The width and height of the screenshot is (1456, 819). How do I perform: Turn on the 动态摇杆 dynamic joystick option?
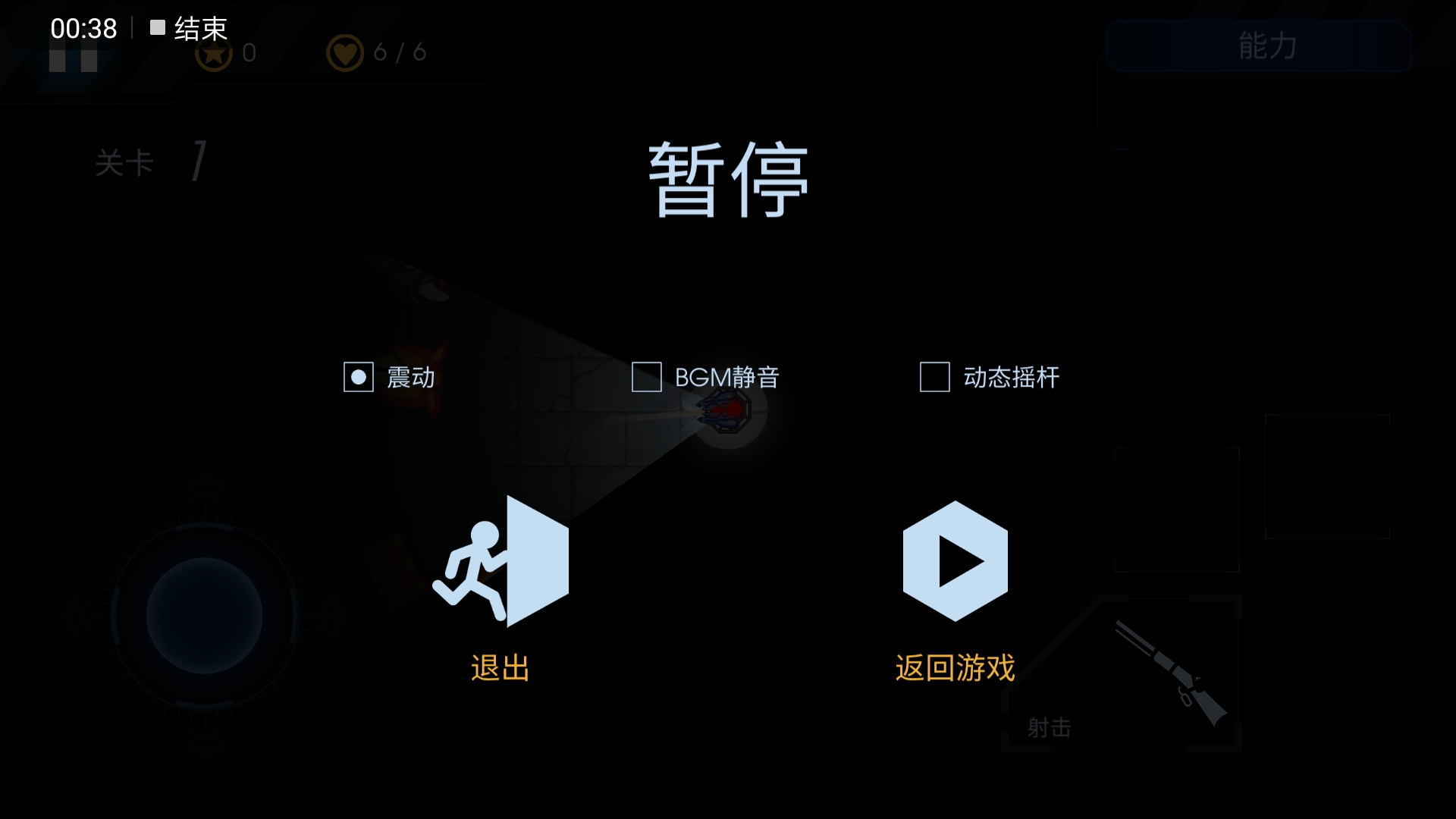click(x=934, y=377)
